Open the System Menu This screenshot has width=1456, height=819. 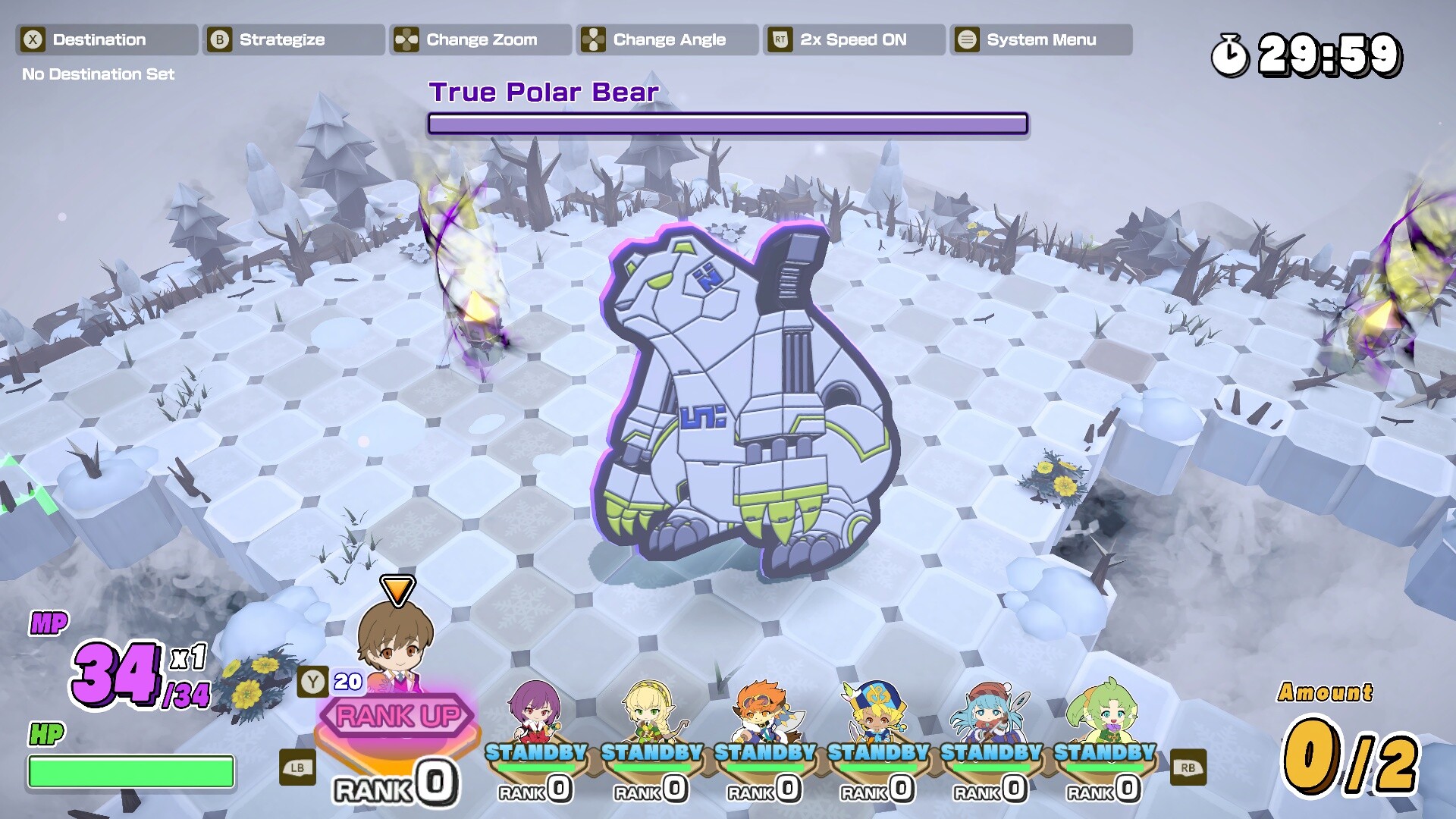coord(1040,39)
